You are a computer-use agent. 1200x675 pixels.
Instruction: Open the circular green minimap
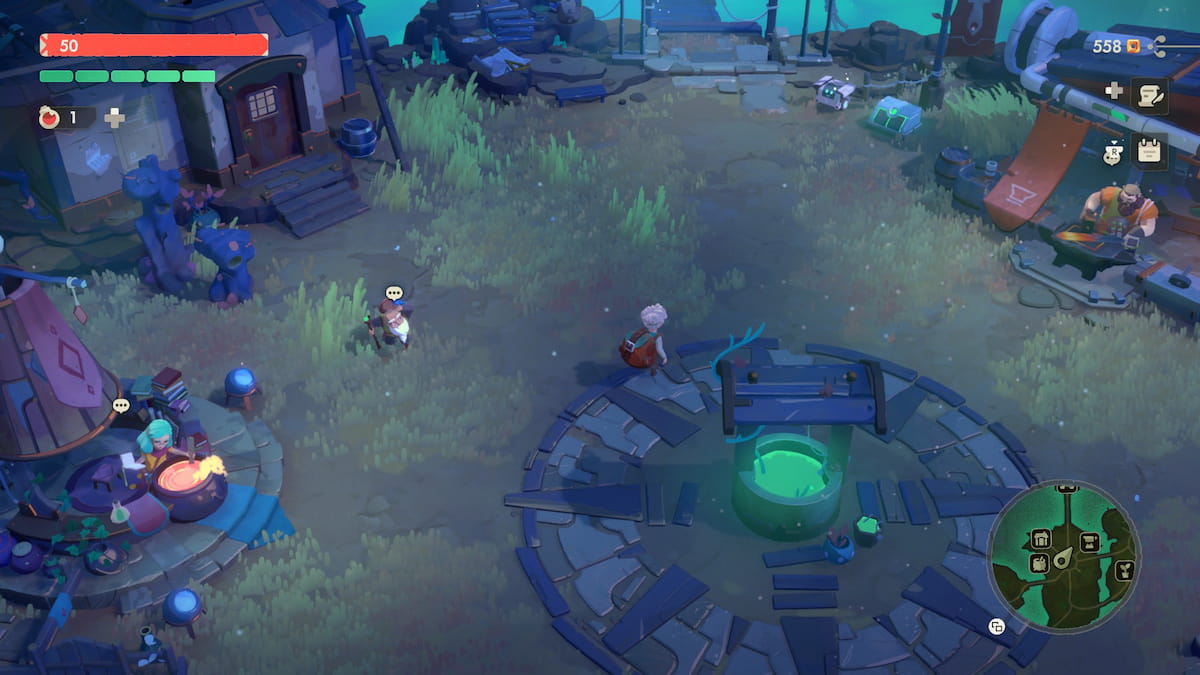(x=1063, y=556)
